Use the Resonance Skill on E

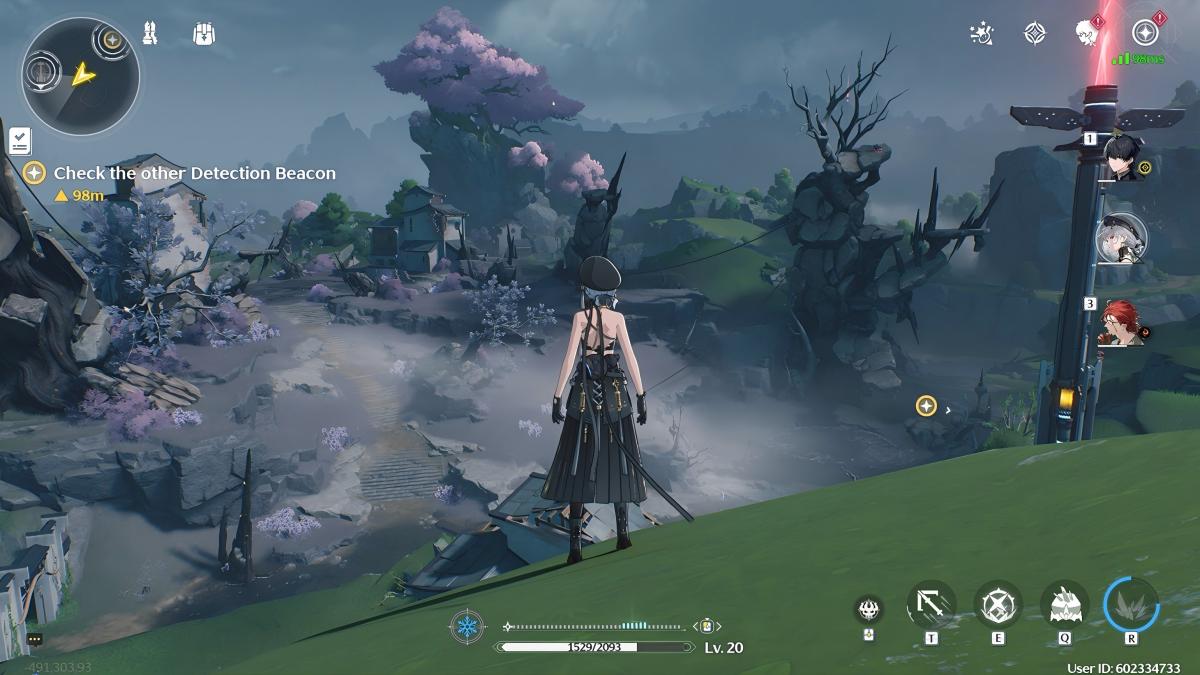pos(997,605)
